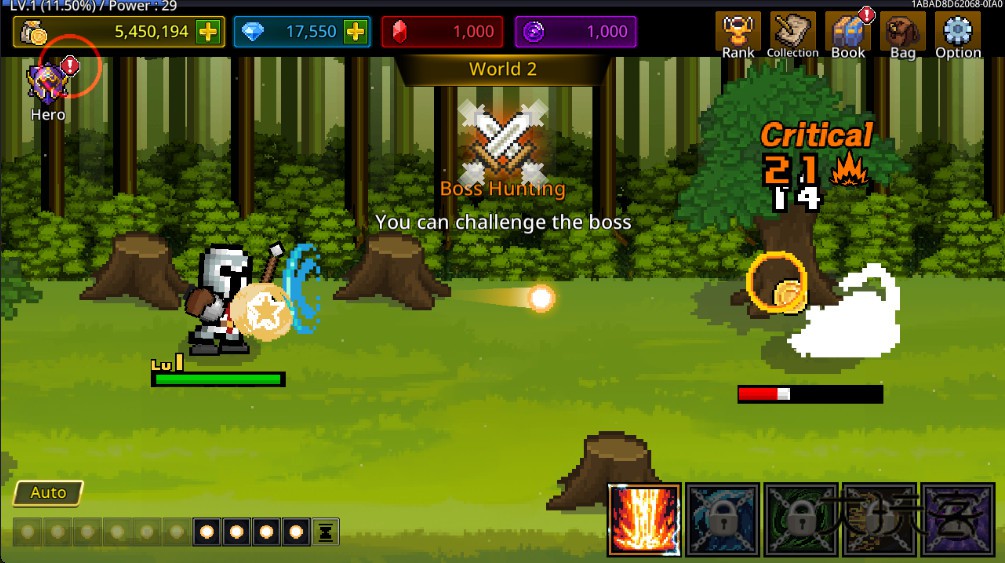Open the Hero menu
The image size is (1005, 563).
pos(47,88)
